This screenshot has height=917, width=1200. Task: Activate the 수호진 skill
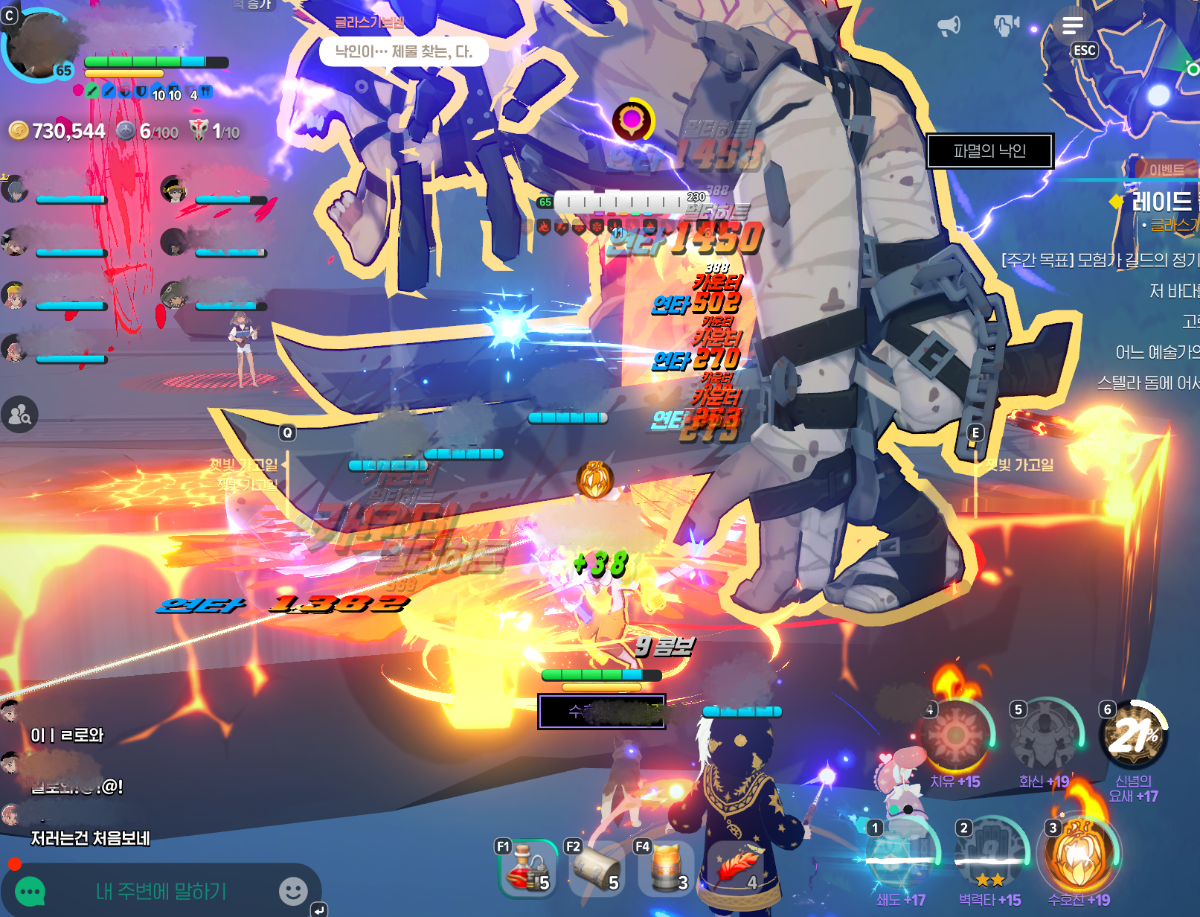click(x=1079, y=854)
